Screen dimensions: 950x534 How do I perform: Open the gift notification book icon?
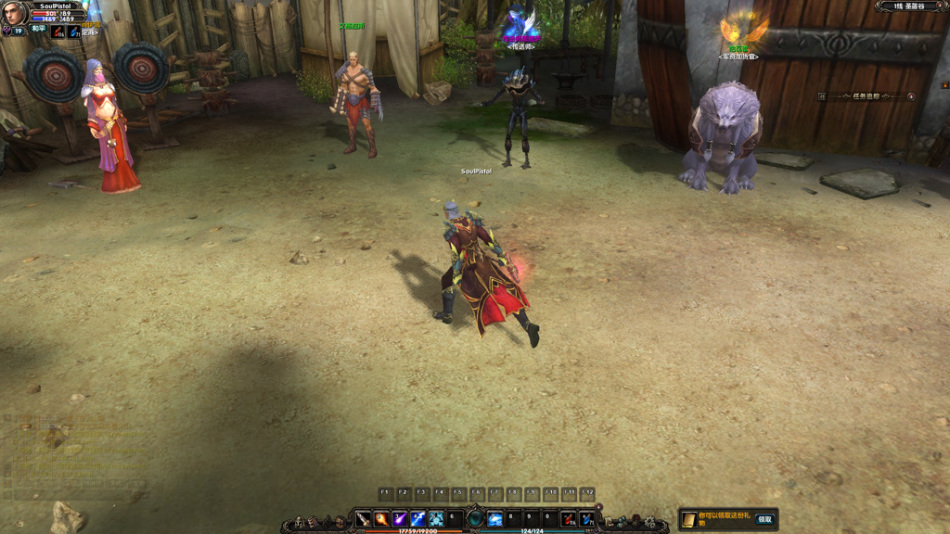(689, 519)
